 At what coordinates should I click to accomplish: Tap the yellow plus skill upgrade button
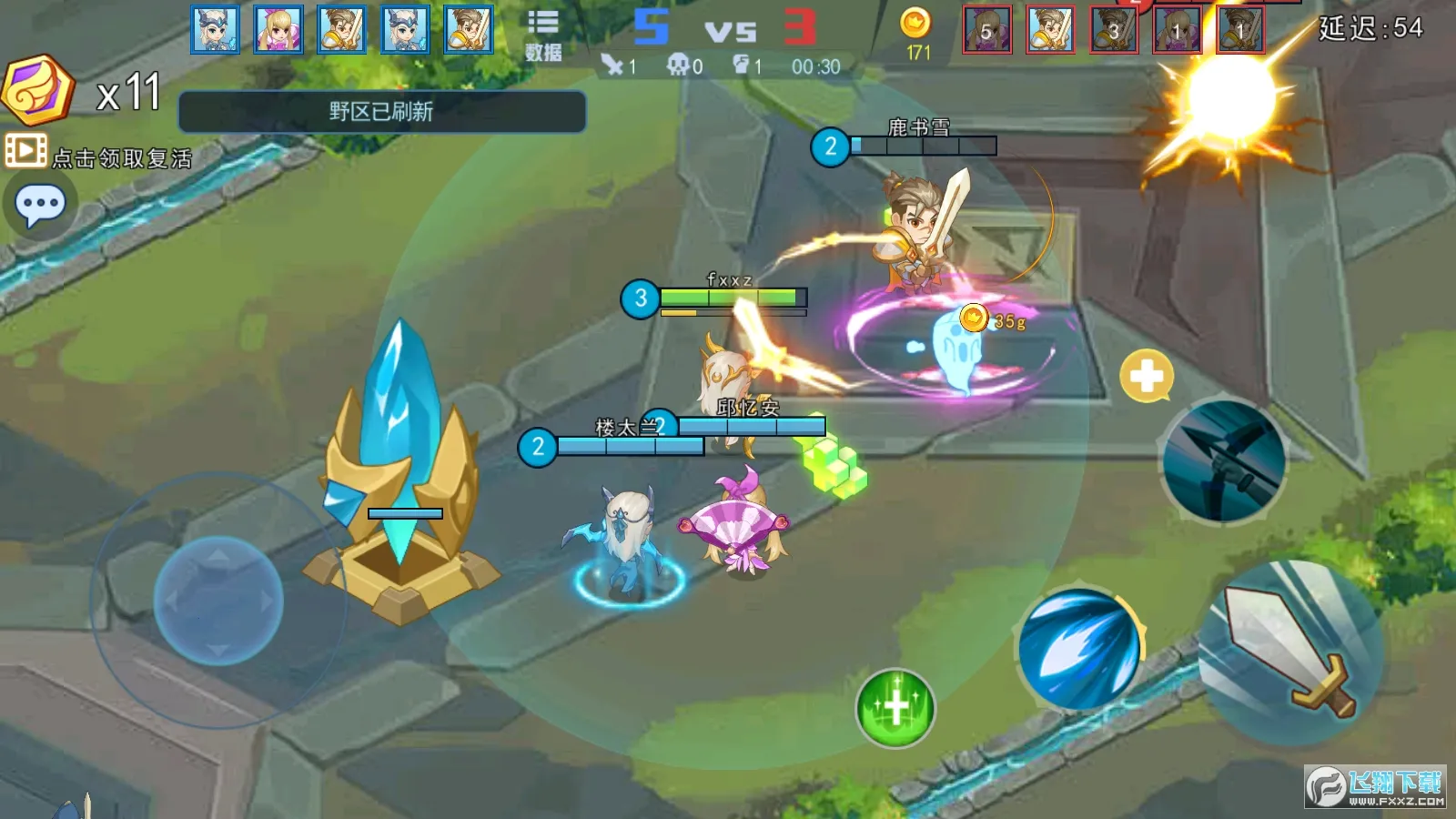1146,375
